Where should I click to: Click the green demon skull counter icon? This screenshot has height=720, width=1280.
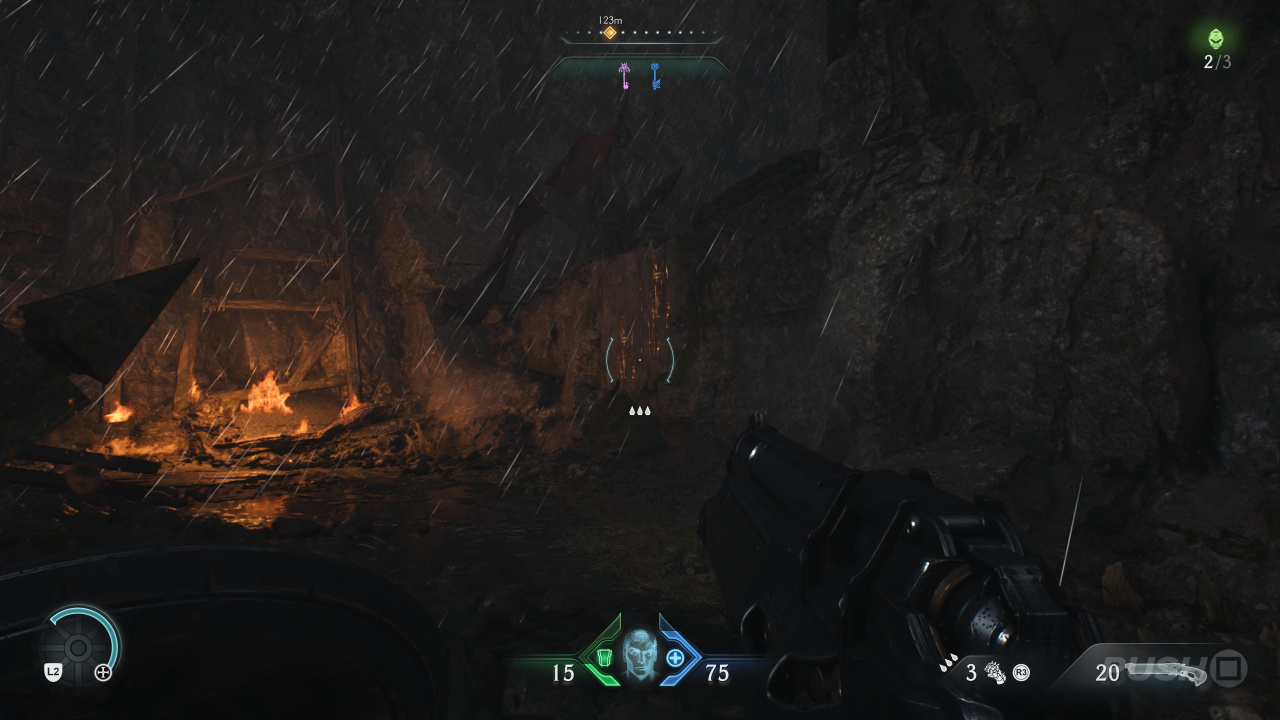1216,39
